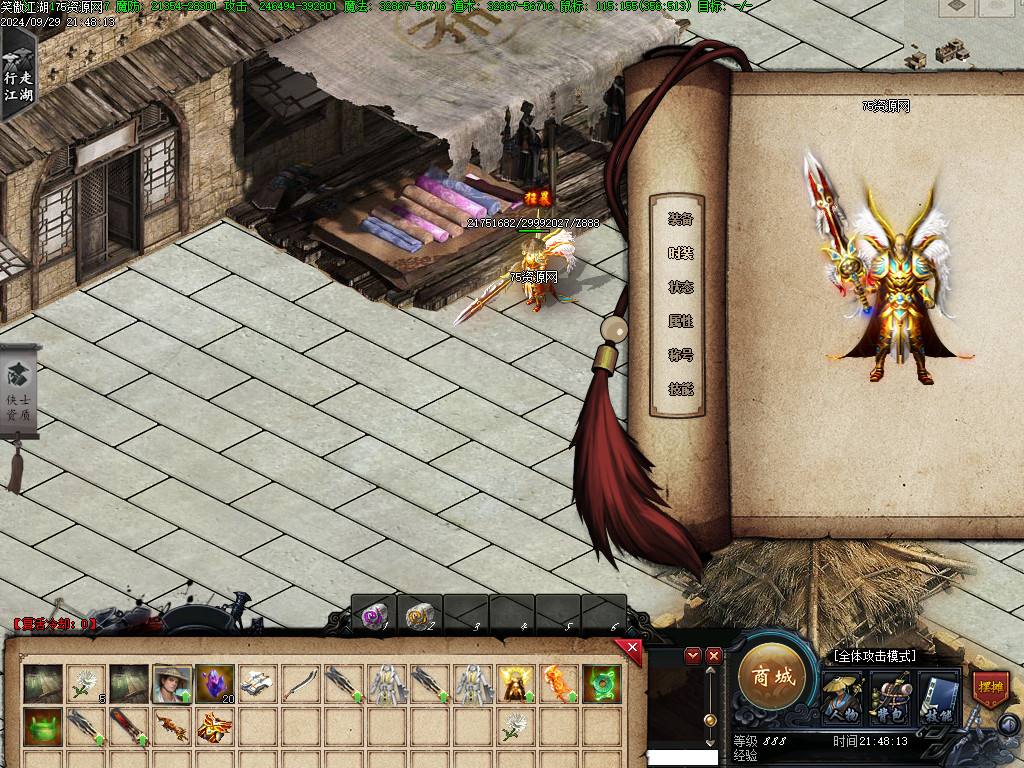The image size is (1024, 768).
Task: Open the 人物 character panel icon
Action: [842, 696]
